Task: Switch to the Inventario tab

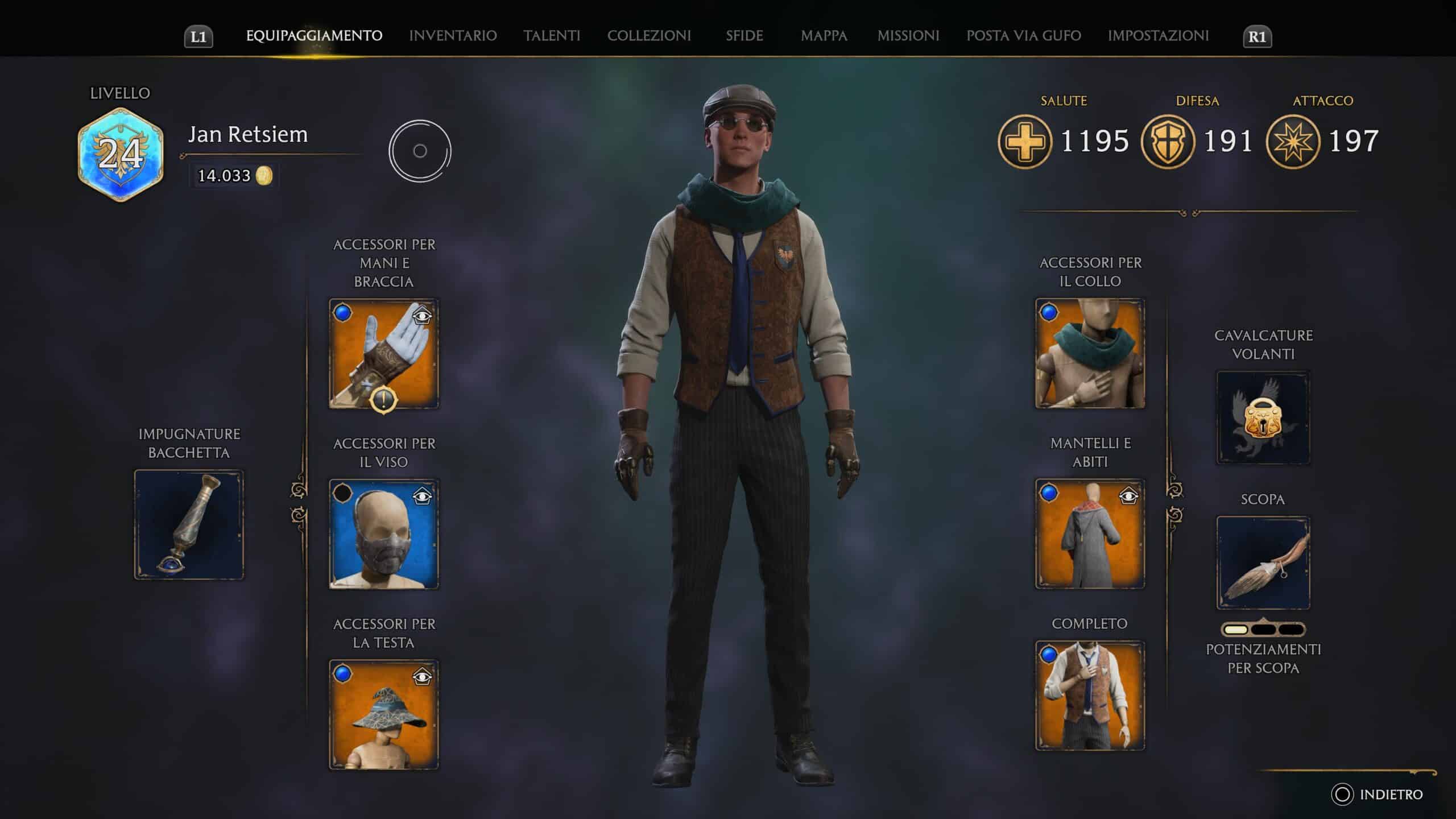Action: click(x=453, y=36)
